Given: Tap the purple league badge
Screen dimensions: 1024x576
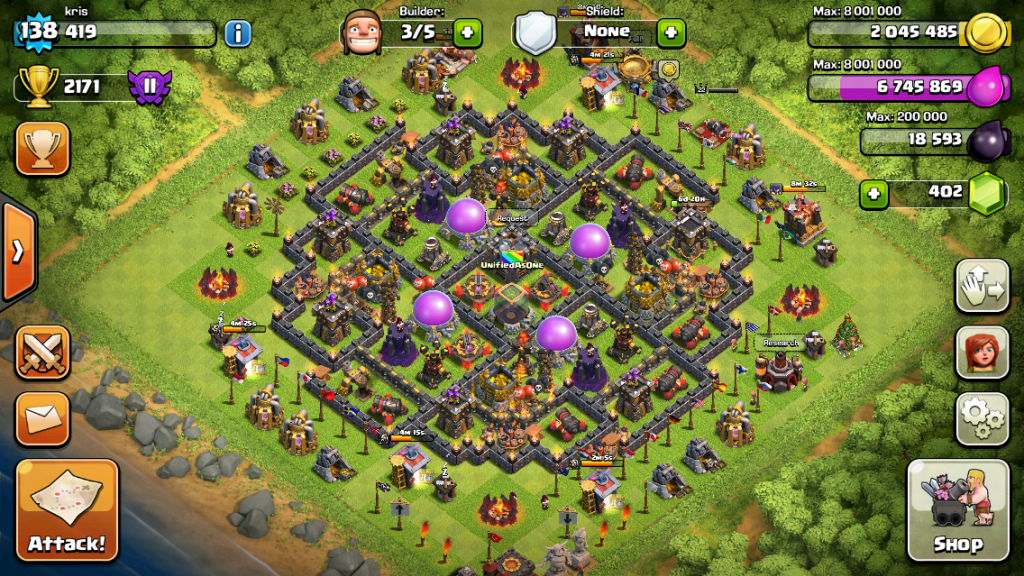Looking at the screenshot, I should [x=150, y=86].
